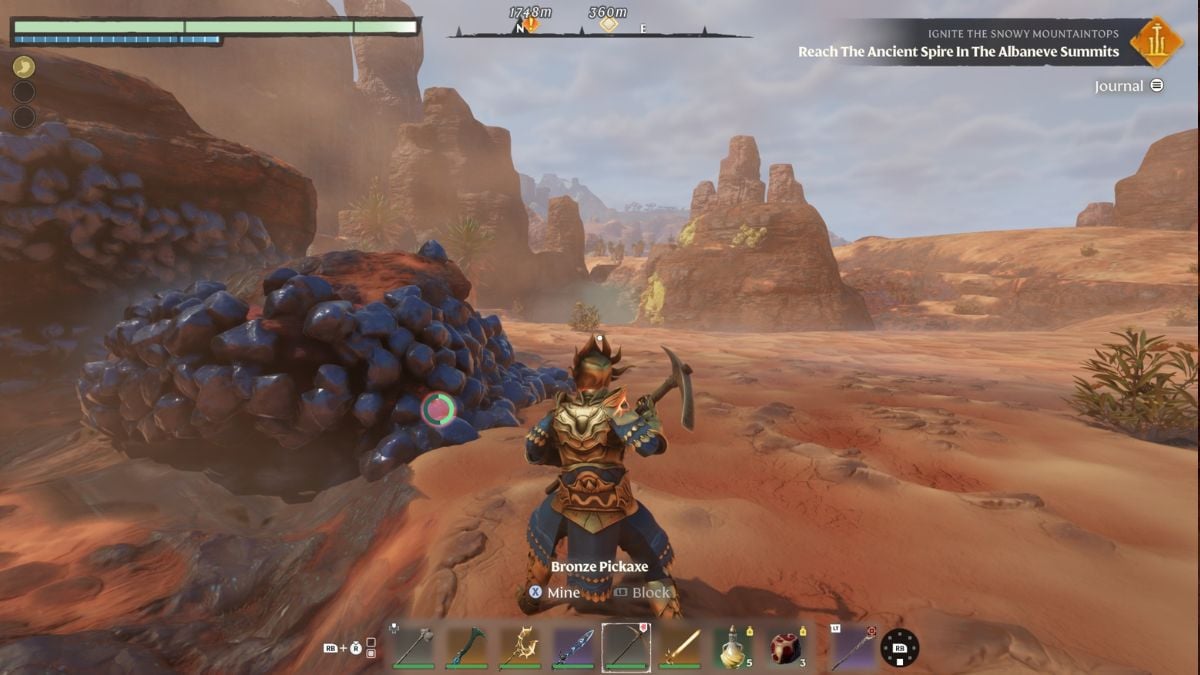The width and height of the screenshot is (1200, 675).
Task: Select the red food item slot
Action: pos(787,647)
